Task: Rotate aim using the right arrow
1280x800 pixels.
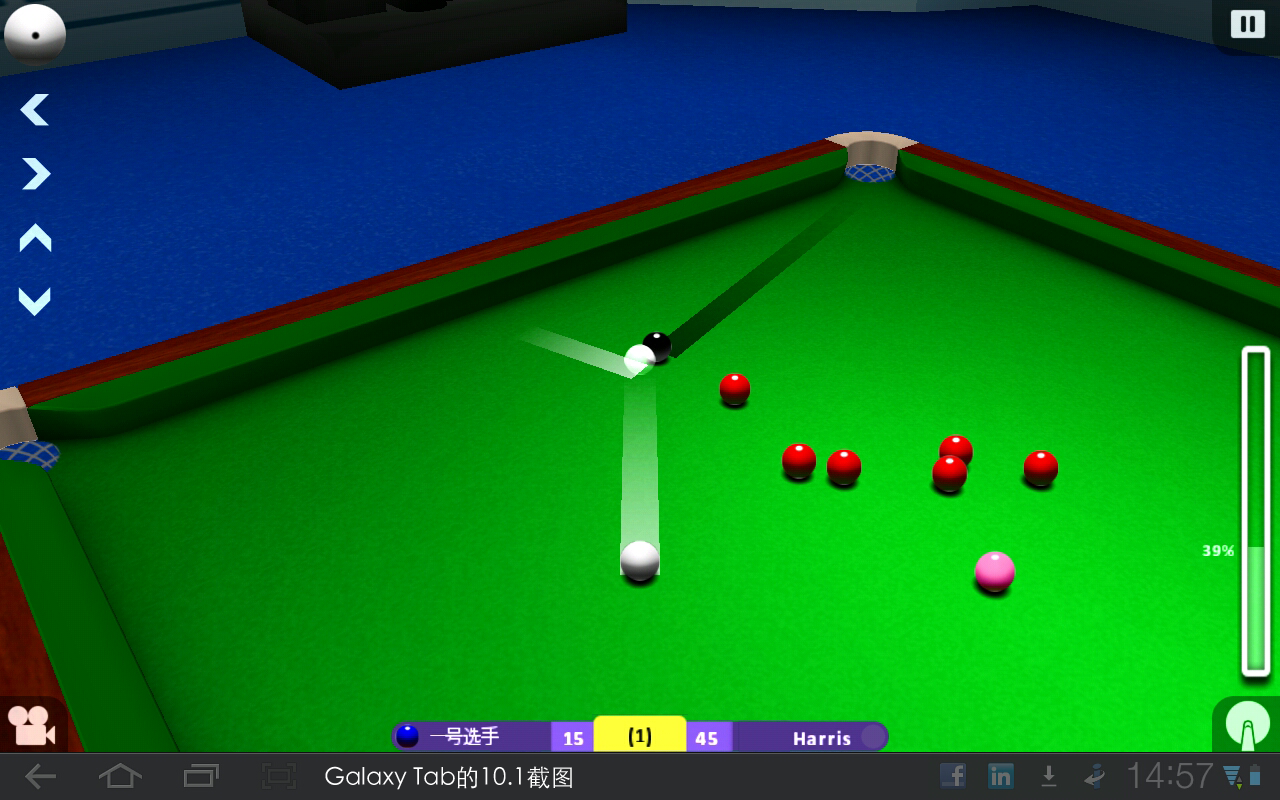Action: (x=33, y=175)
